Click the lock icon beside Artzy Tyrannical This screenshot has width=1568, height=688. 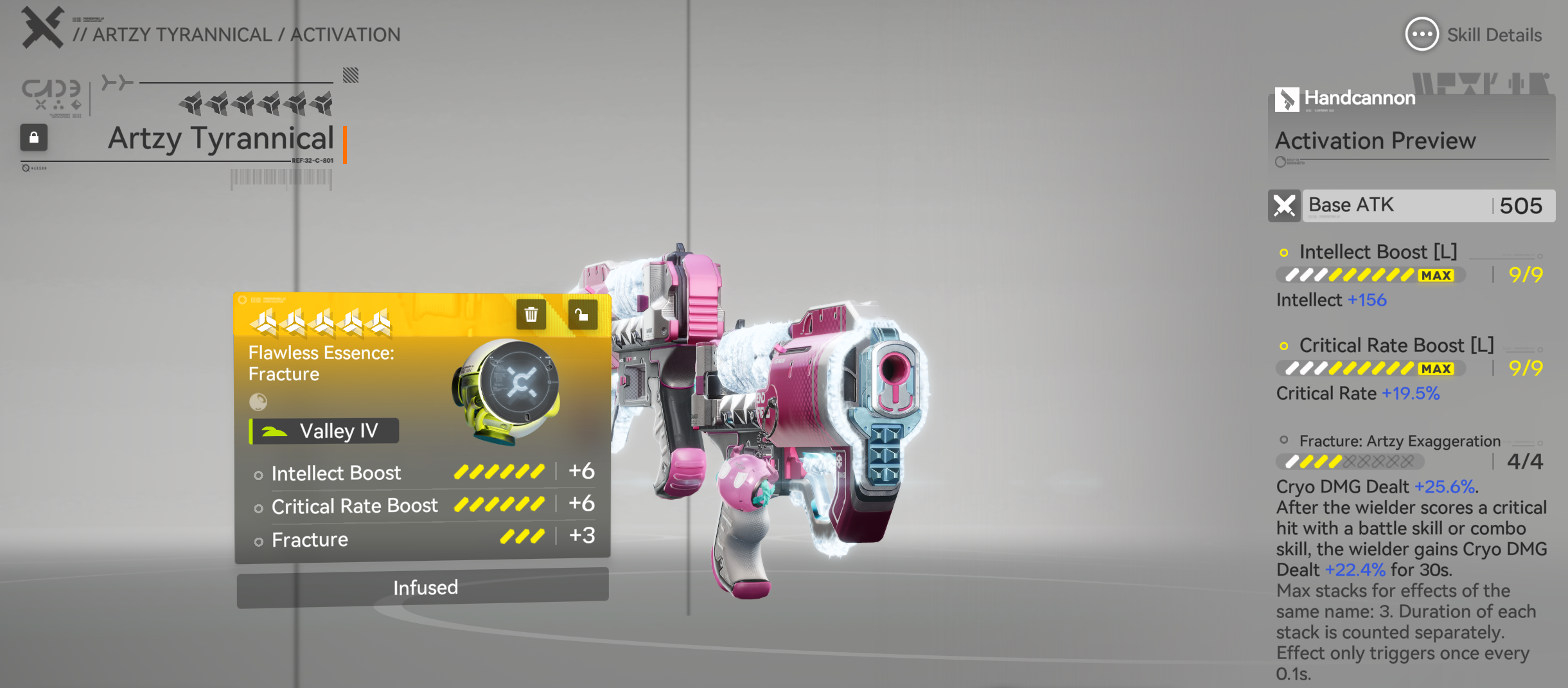click(x=33, y=138)
